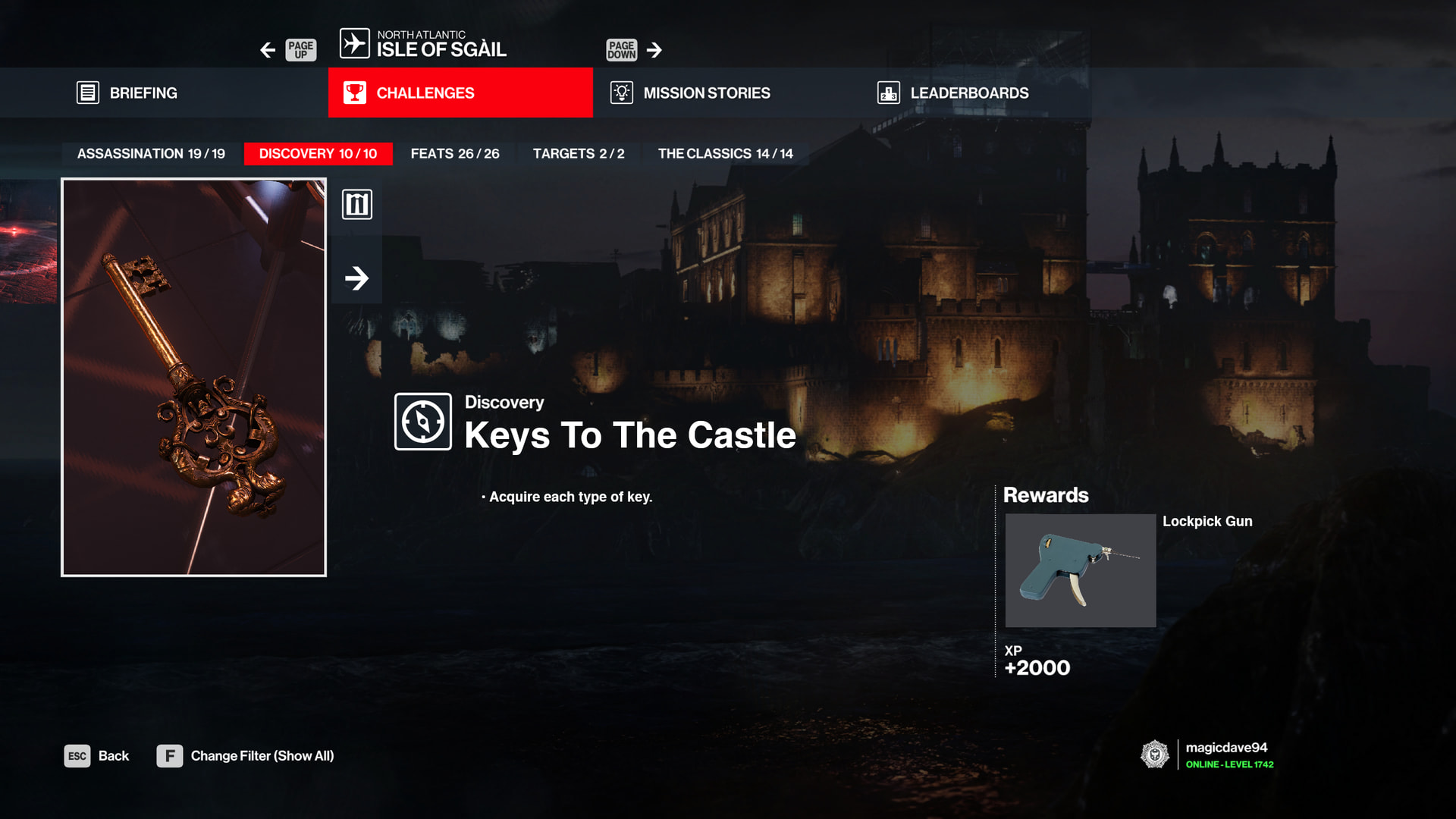Show Assassination challenges category
The width and height of the screenshot is (1456, 819).
click(151, 154)
